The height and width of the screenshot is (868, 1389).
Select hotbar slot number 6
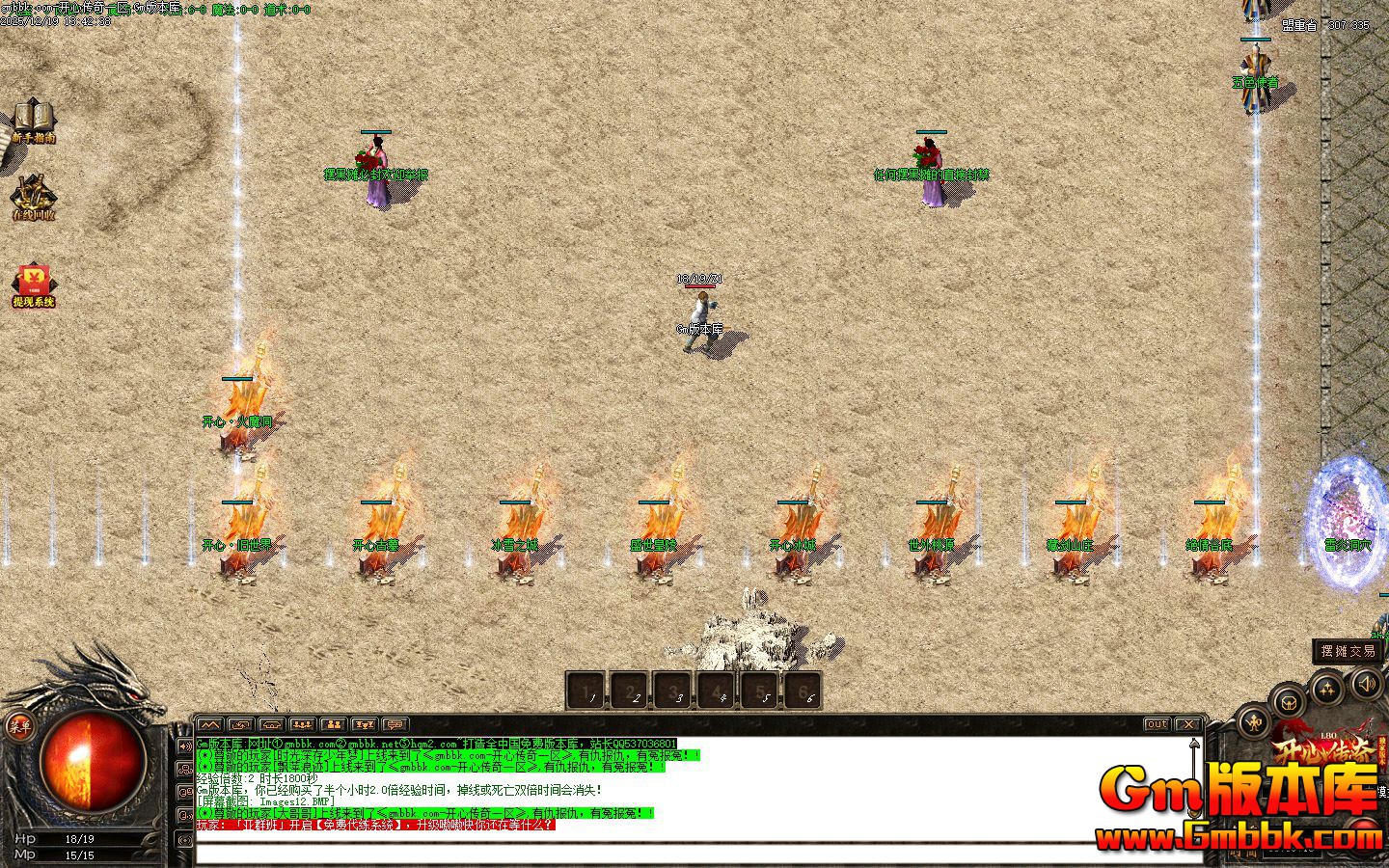coord(803,691)
